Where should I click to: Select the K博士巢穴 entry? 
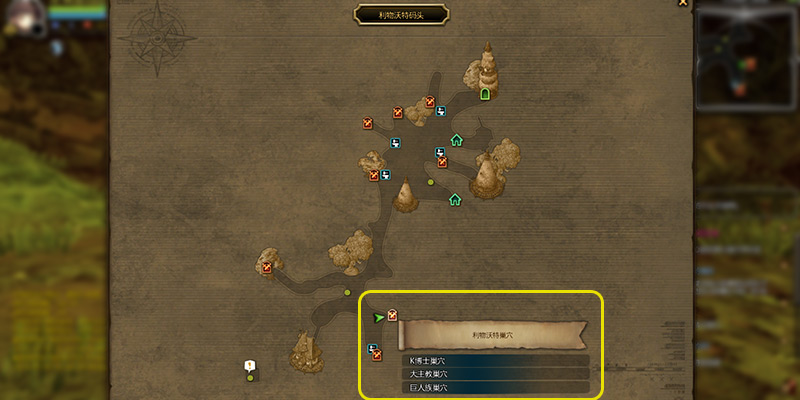(495, 361)
